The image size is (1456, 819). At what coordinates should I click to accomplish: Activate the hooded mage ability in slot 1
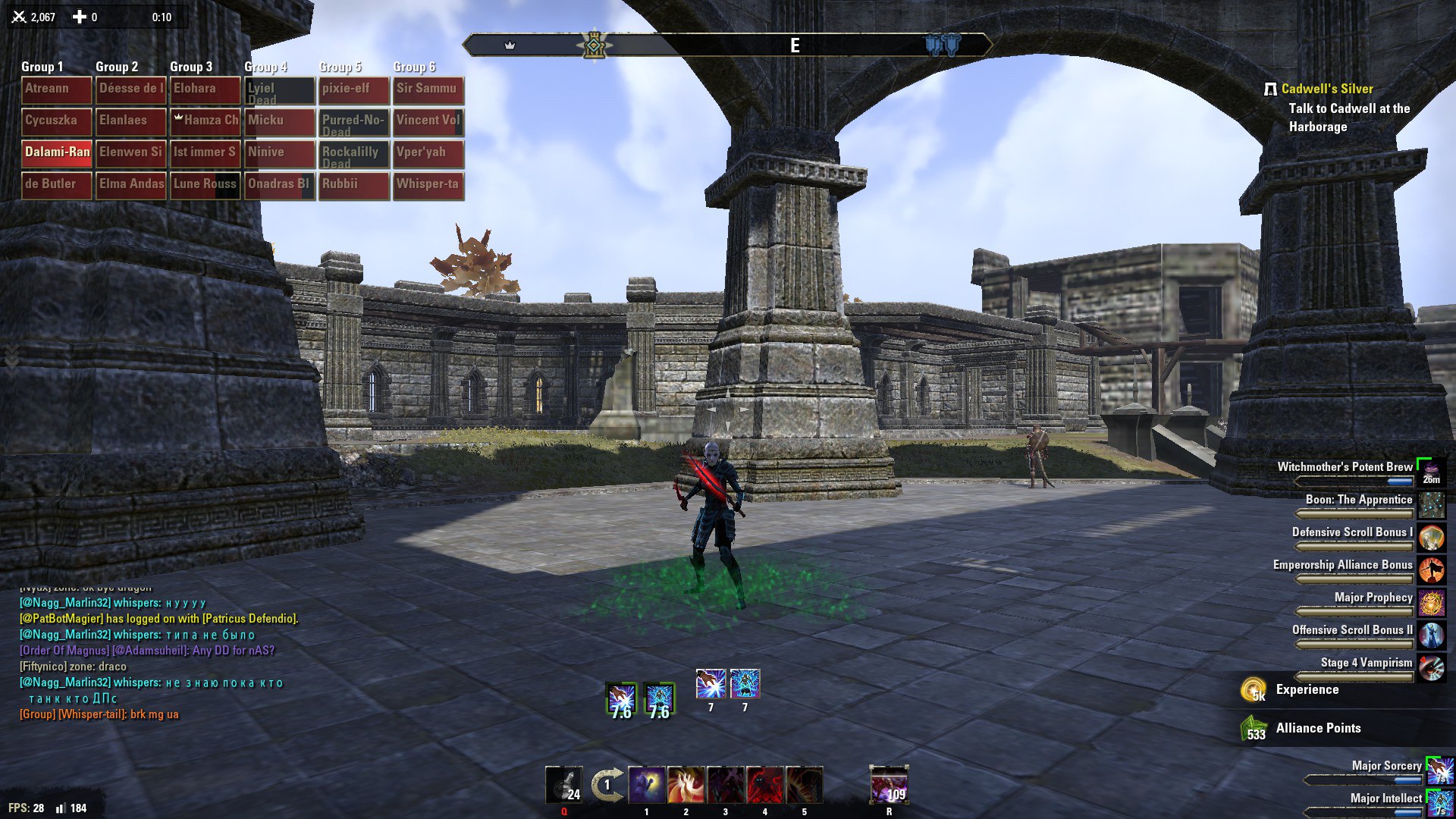tap(647, 786)
